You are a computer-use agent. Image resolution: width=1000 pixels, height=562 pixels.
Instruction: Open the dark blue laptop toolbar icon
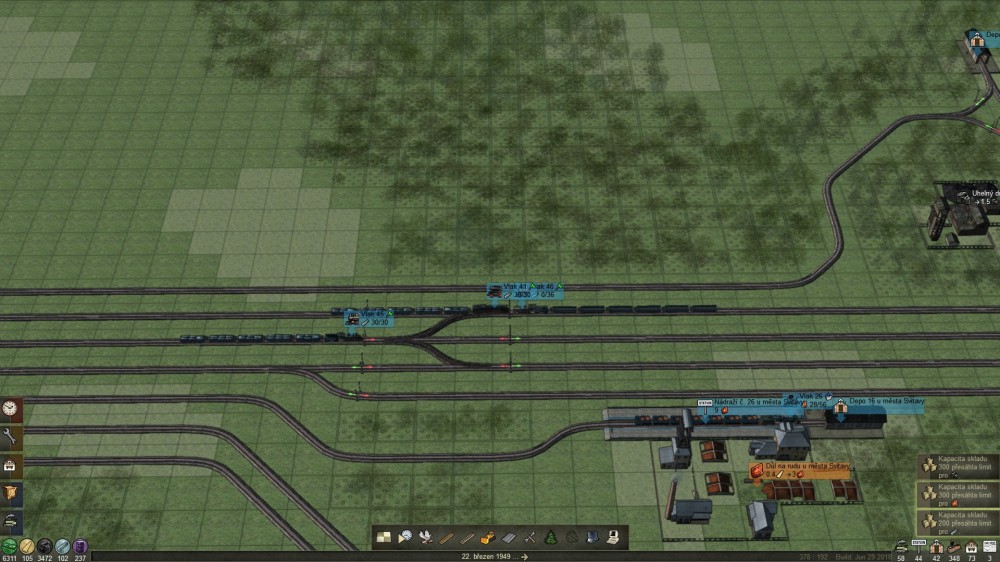click(x=592, y=537)
